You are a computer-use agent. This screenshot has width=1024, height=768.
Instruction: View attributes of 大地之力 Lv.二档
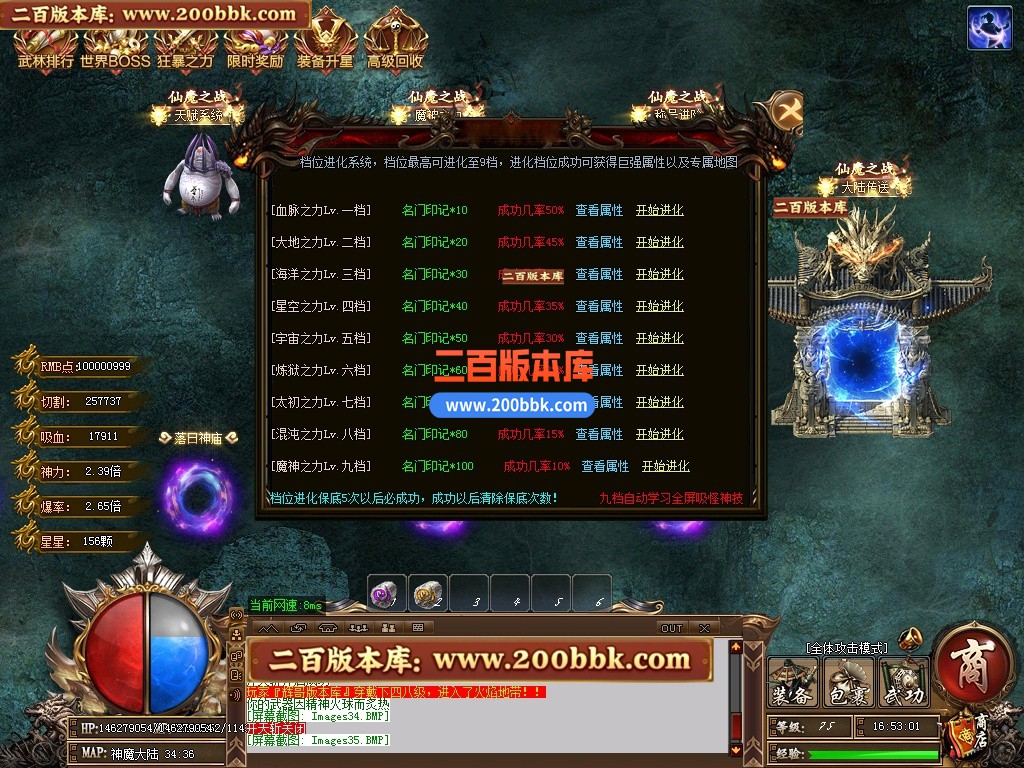599,243
